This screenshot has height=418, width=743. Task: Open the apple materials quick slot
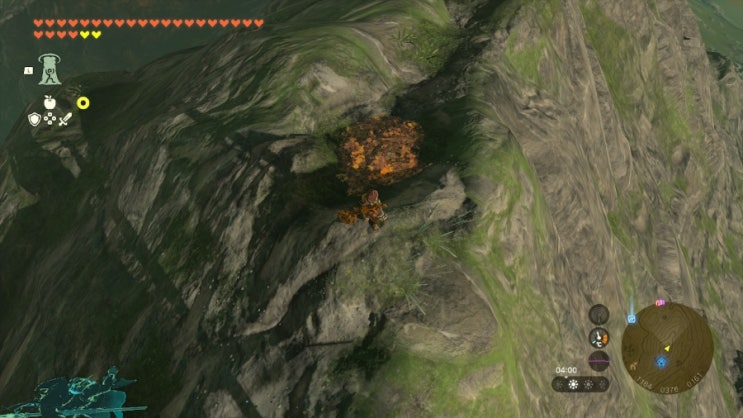point(47,102)
